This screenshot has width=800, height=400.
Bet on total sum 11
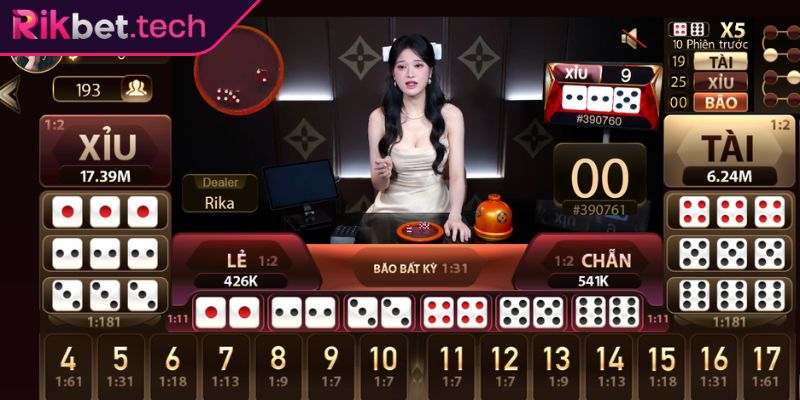[x=452, y=366]
